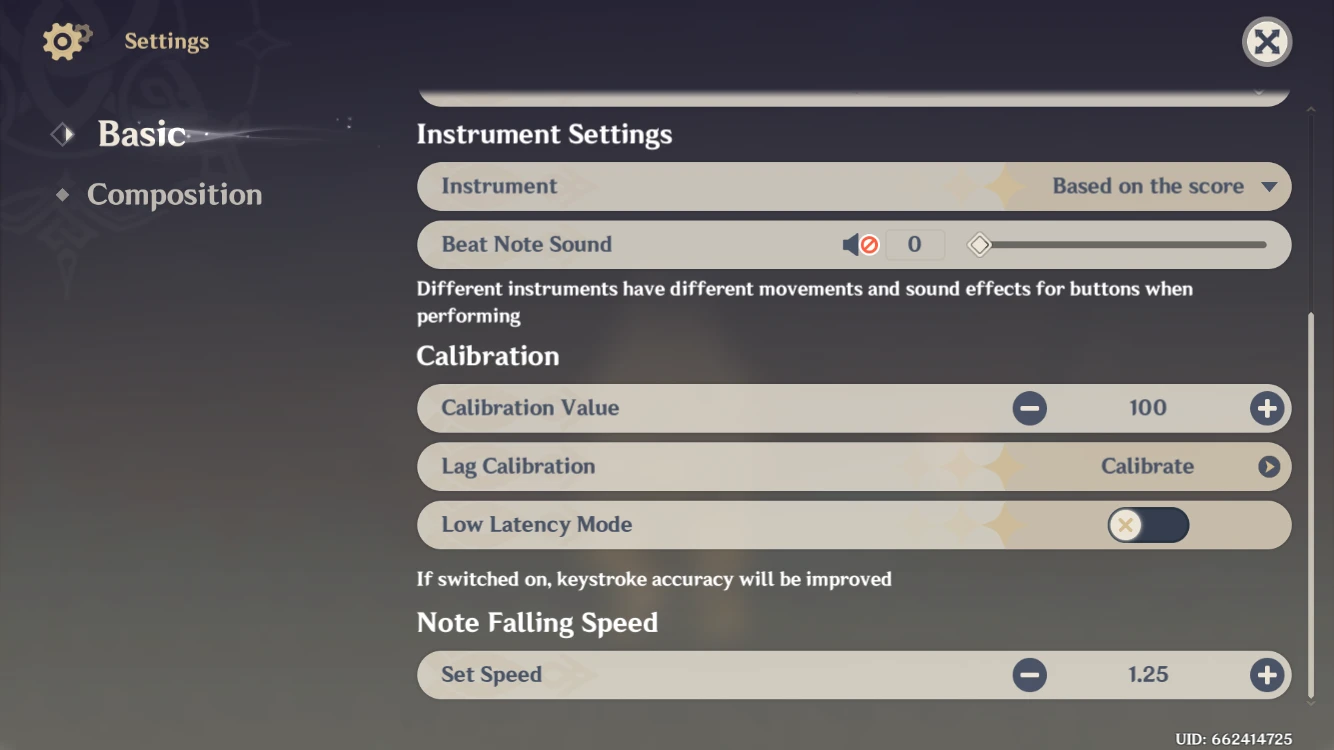Click the down chevron below the scrollbar
Viewport: 1334px width, 750px height.
[1312, 700]
